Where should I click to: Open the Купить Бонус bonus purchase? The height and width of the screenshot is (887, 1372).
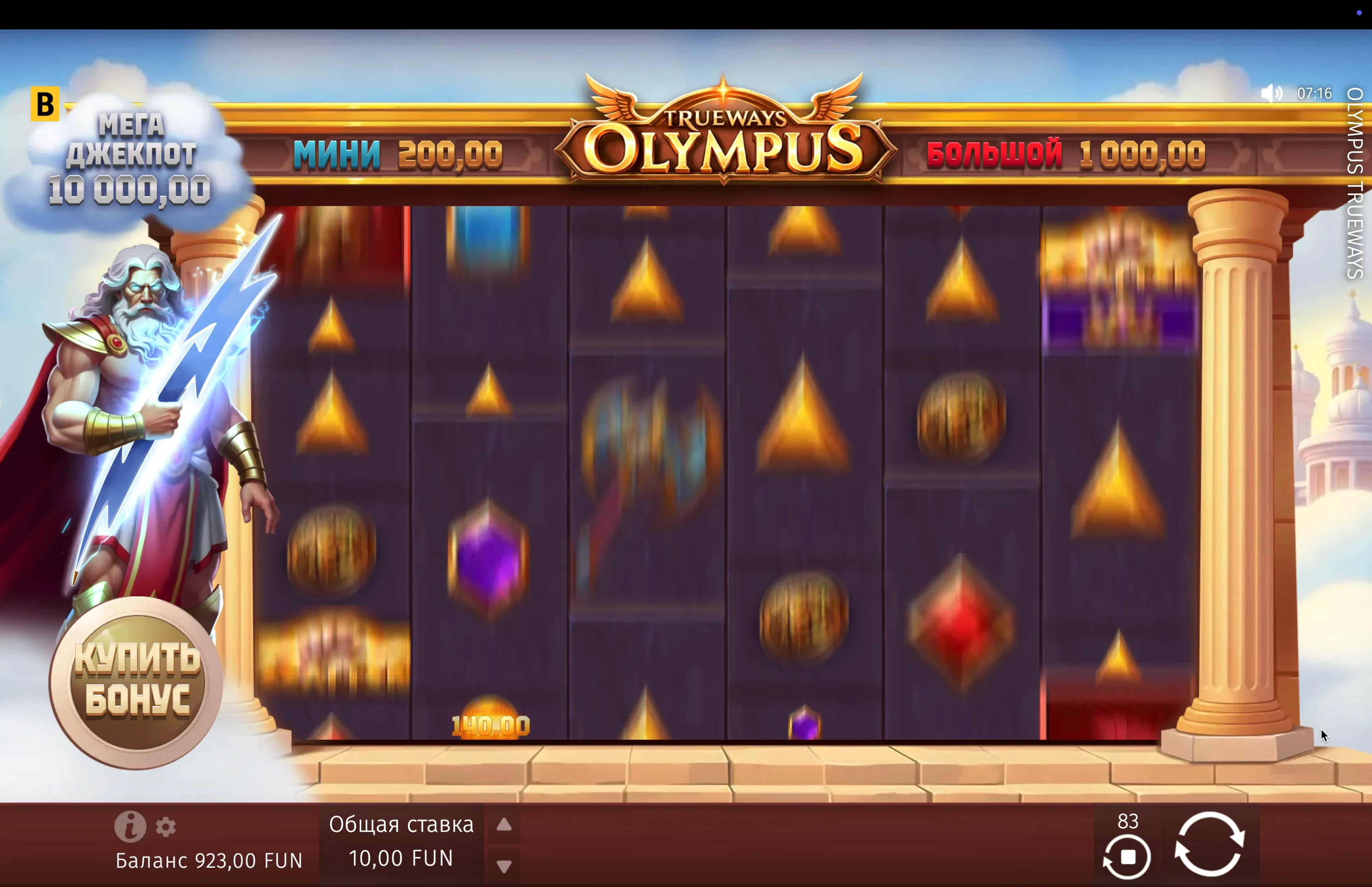137,683
